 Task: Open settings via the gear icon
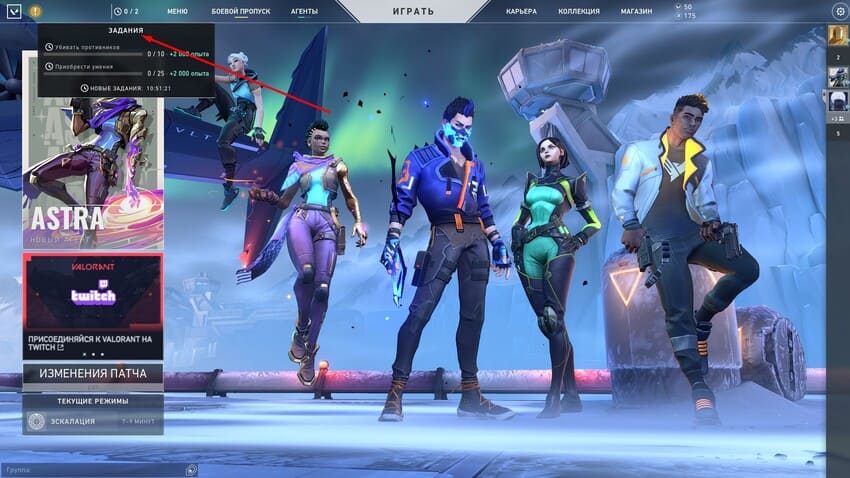pyautogui.click(x=839, y=11)
